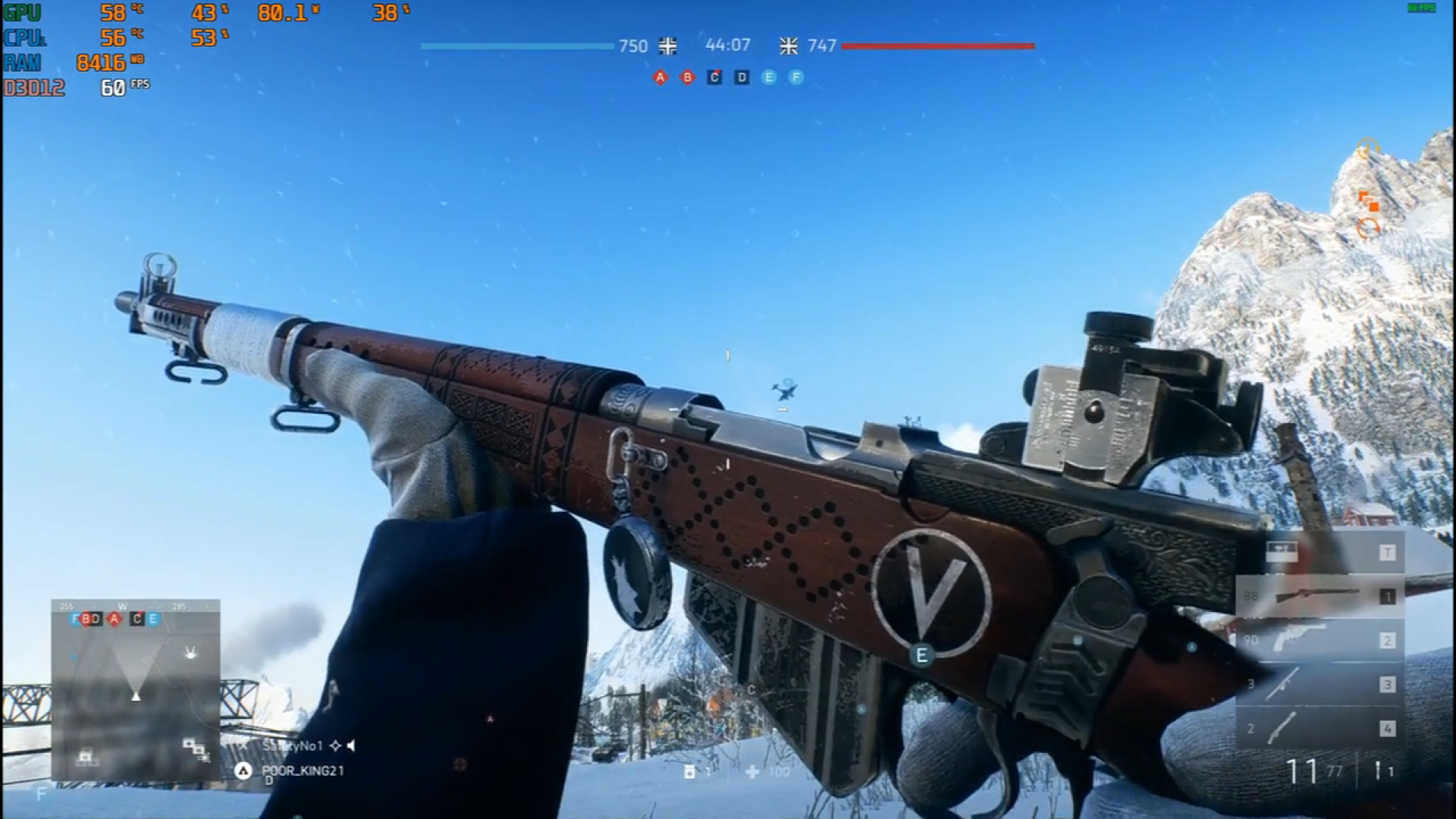Image resolution: width=1456 pixels, height=819 pixels.
Task: Click the grenade count icon
Action: [x=689, y=772]
